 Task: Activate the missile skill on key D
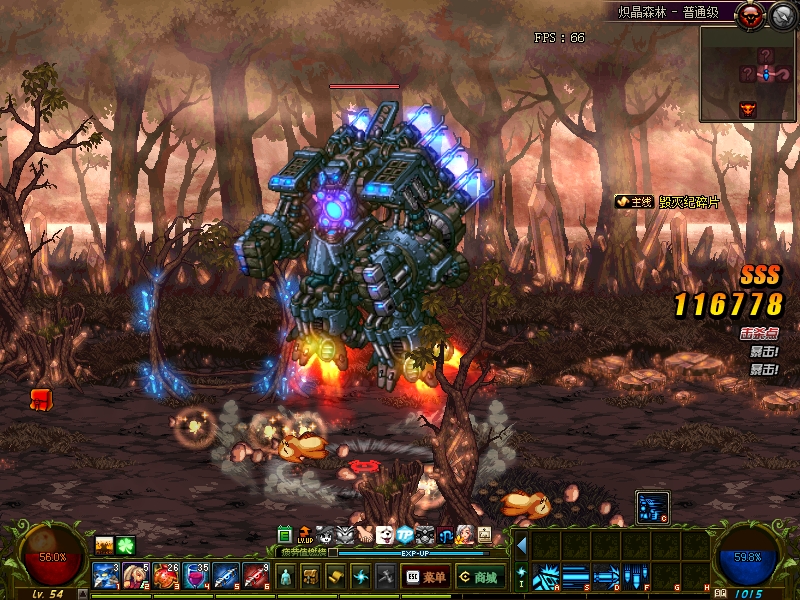click(x=606, y=576)
